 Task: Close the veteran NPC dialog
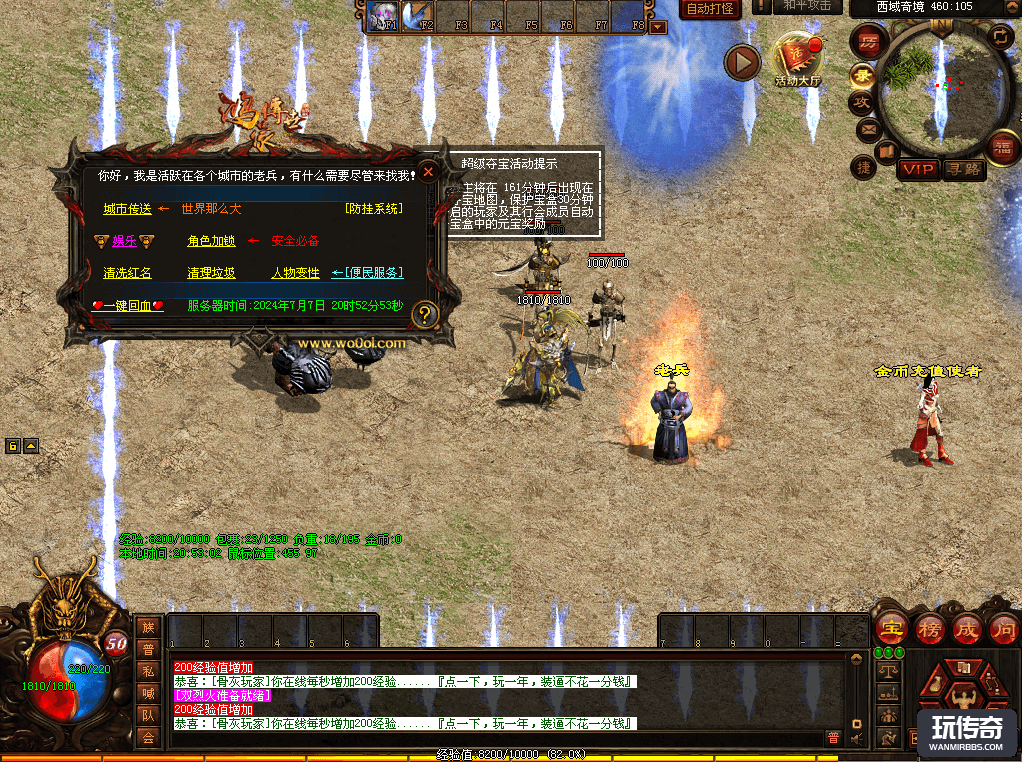tap(428, 172)
